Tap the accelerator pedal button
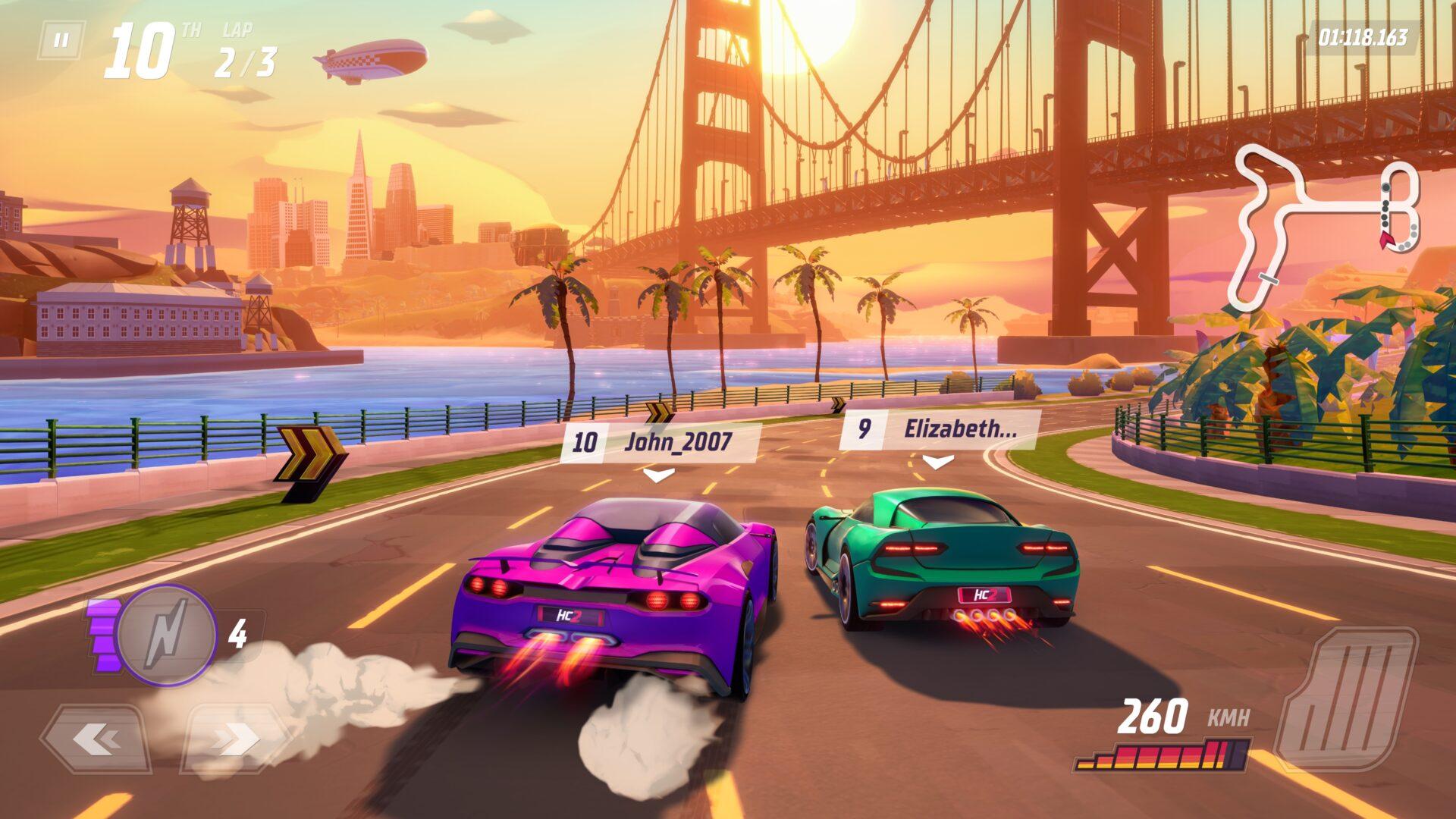 [1345, 698]
